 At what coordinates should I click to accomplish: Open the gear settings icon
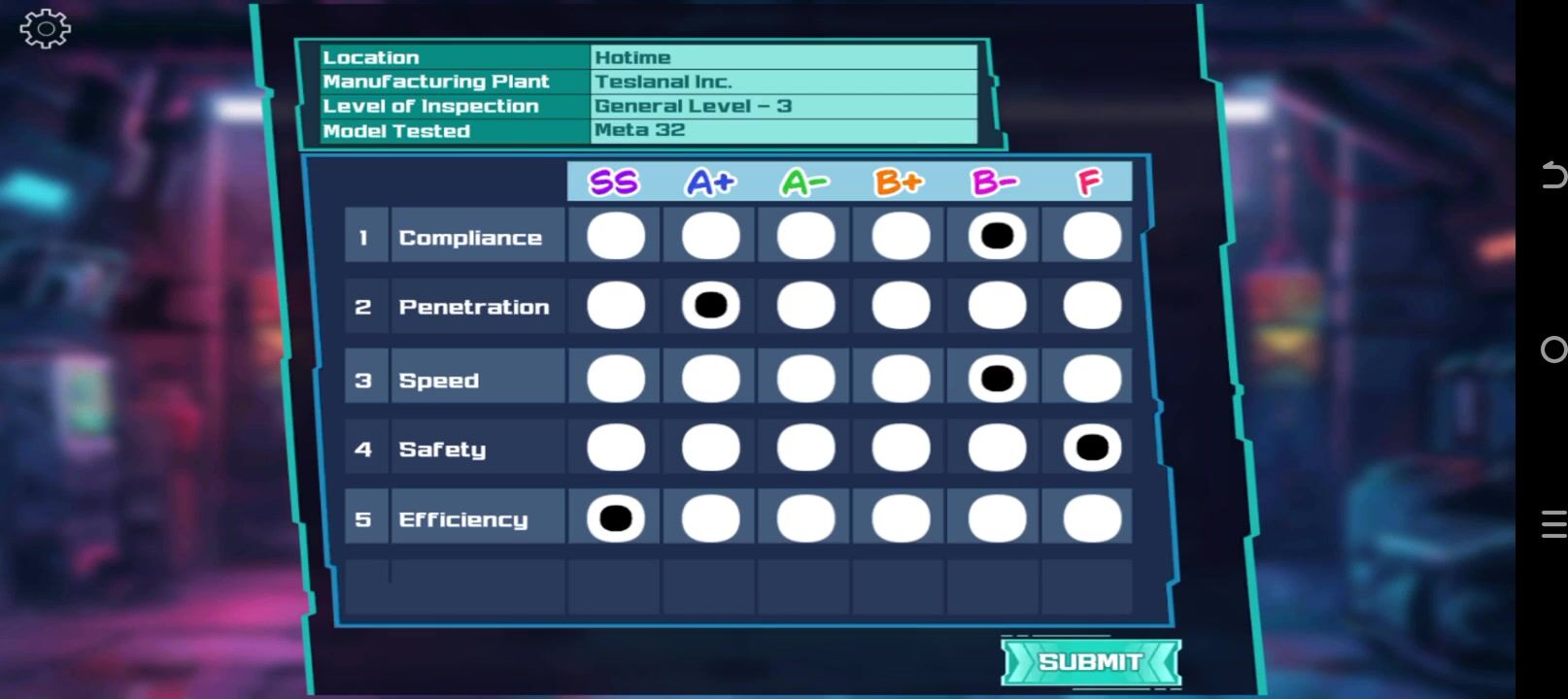(x=45, y=29)
